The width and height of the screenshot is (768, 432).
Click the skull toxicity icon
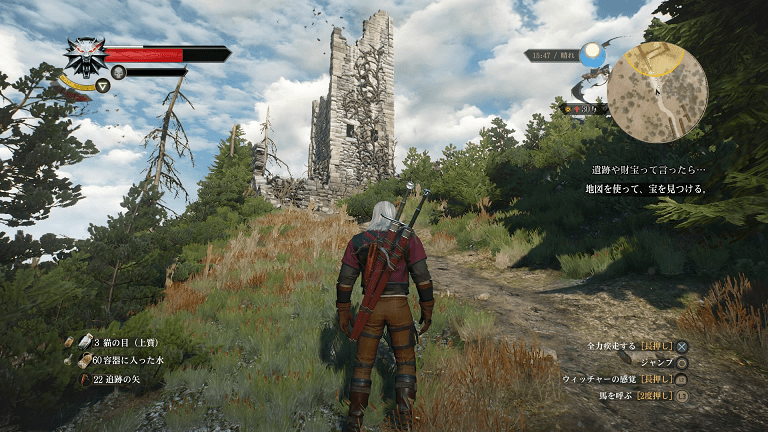(x=118, y=72)
